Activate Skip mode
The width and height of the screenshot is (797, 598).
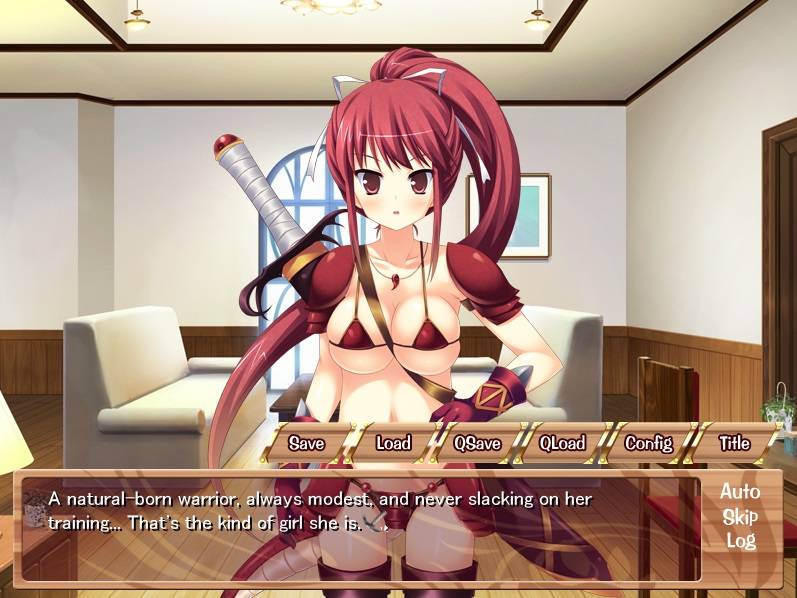(x=740, y=517)
